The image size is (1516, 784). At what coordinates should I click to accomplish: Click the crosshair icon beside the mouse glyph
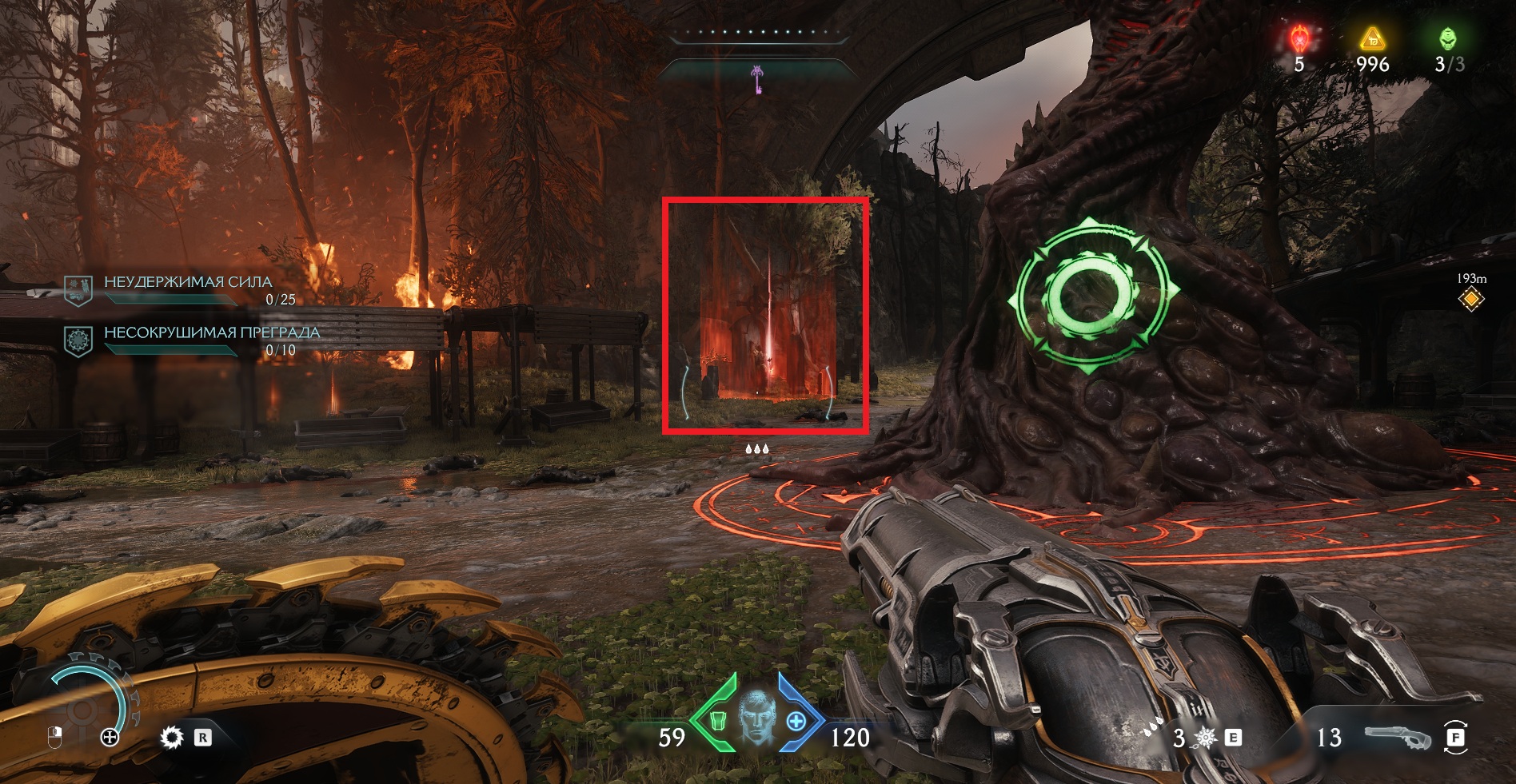point(110,737)
